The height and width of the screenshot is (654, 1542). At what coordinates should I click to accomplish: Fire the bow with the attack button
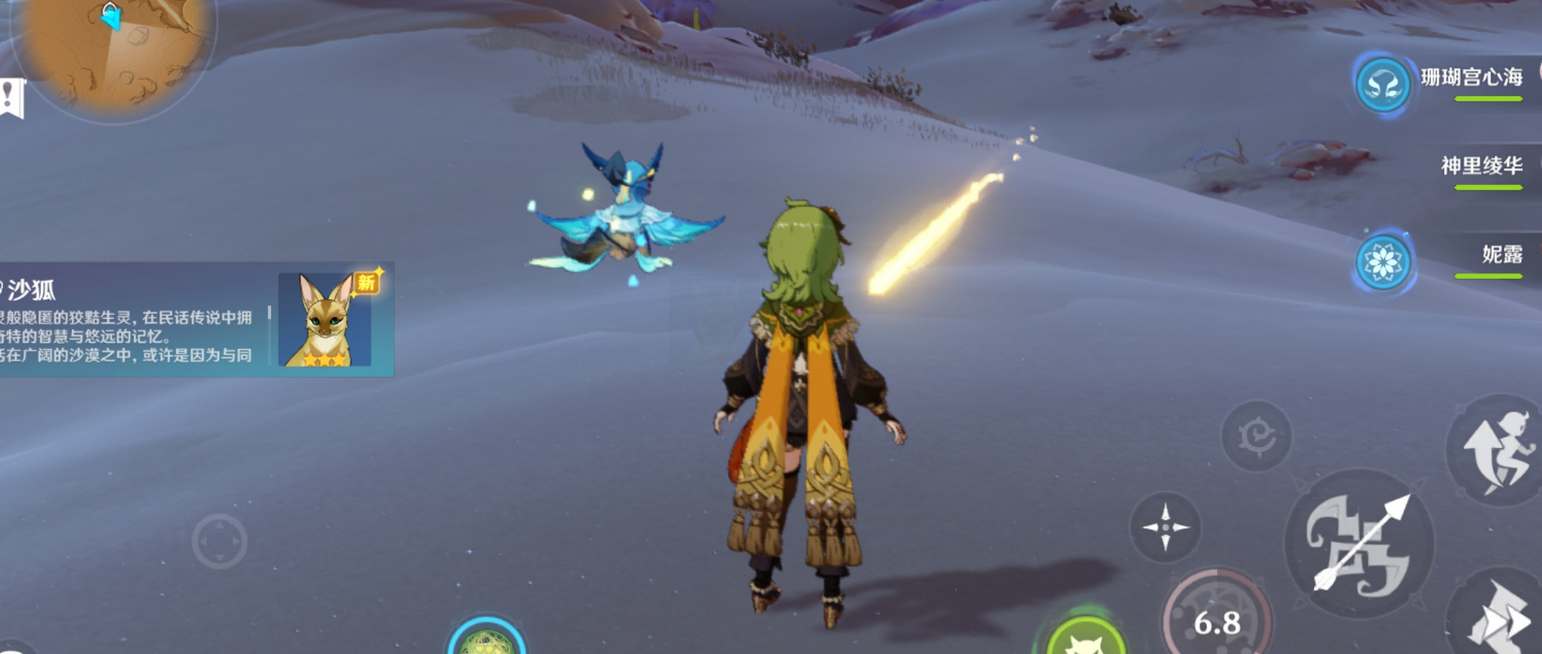[x=1358, y=543]
